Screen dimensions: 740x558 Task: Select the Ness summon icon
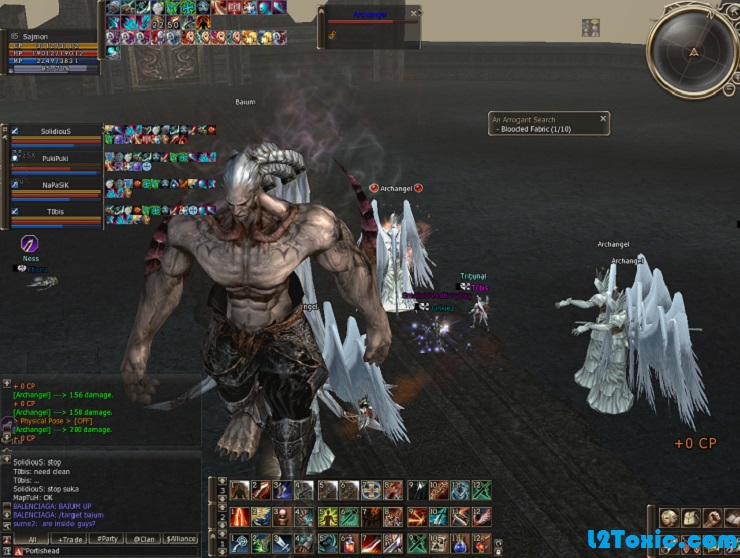click(x=31, y=244)
